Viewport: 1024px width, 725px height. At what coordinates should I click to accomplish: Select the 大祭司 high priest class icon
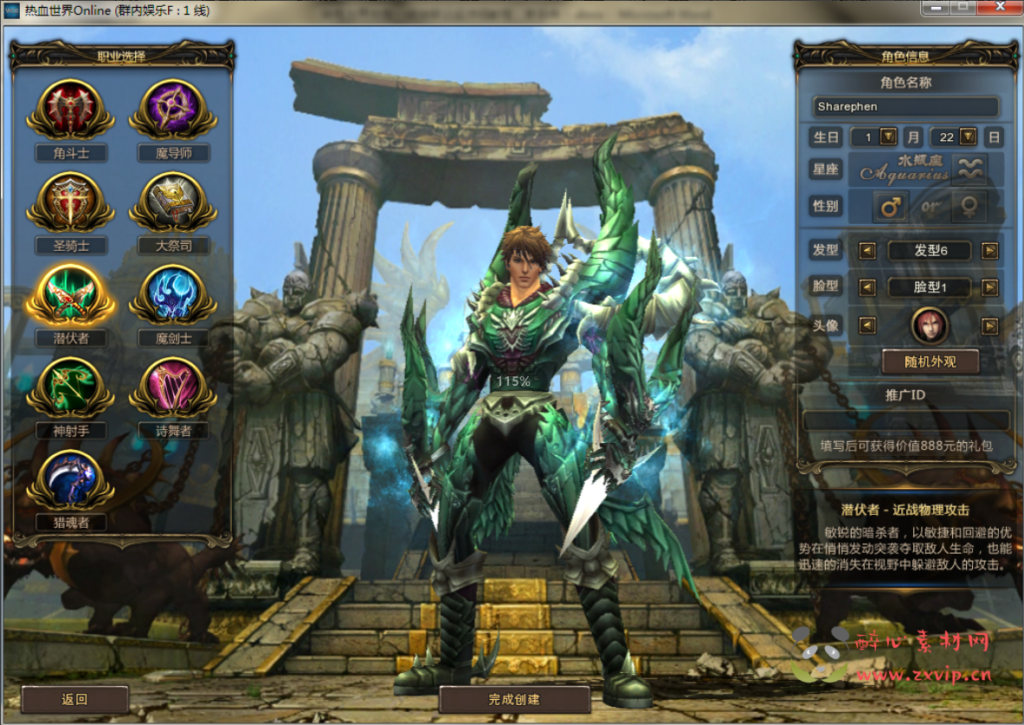point(172,201)
